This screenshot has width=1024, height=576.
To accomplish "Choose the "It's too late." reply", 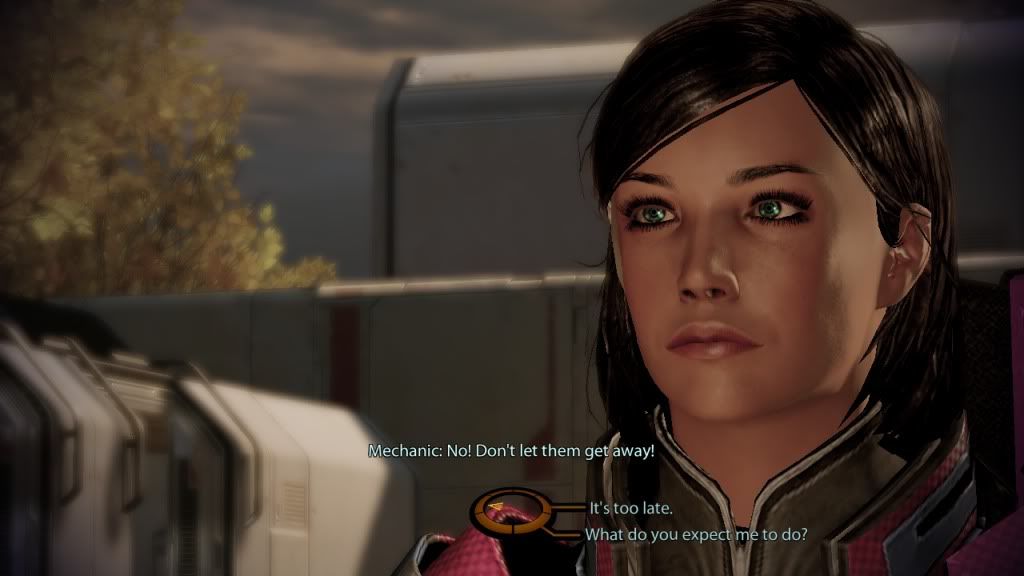I will 629,508.
